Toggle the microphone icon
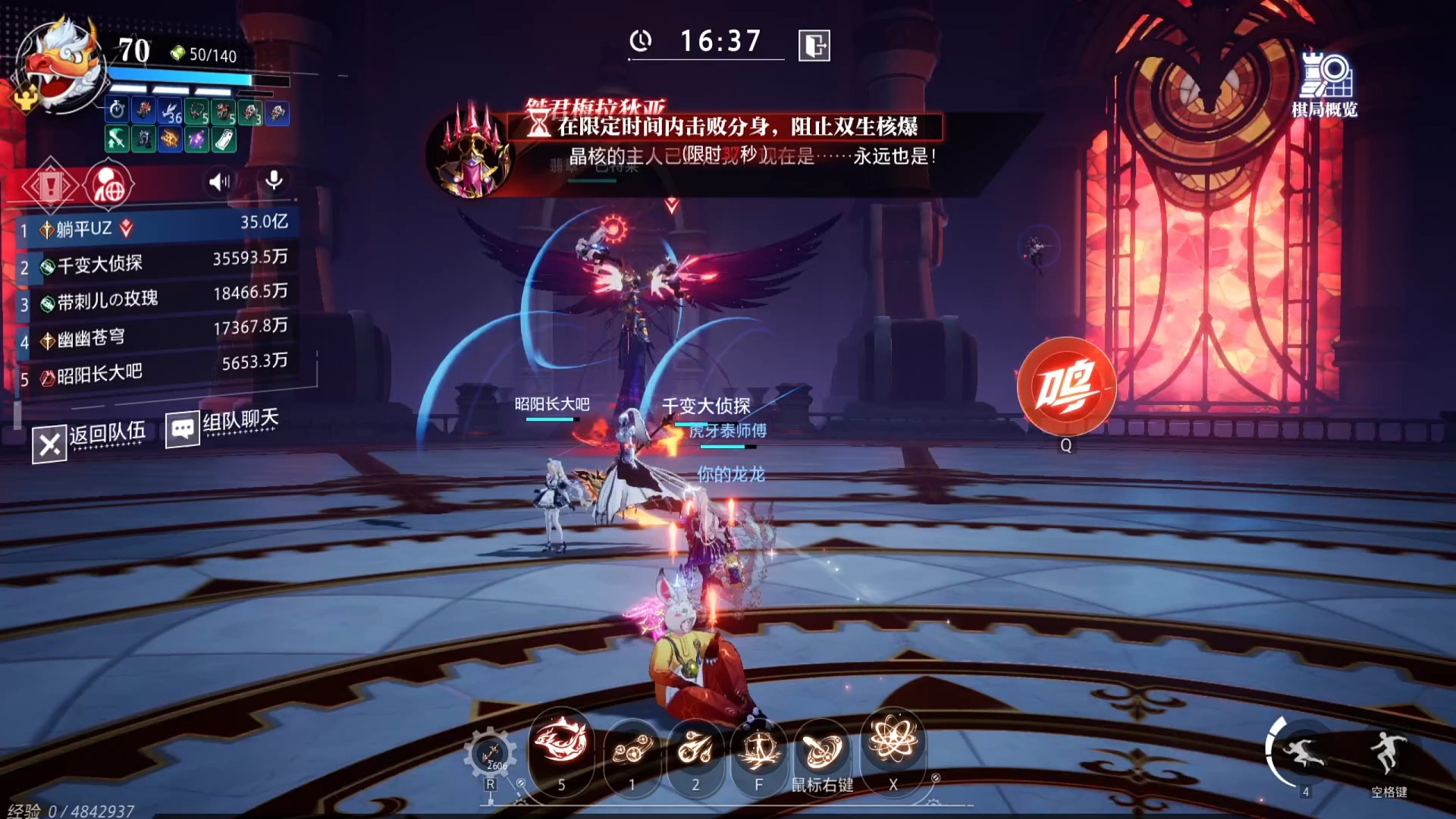 tap(274, 180)
